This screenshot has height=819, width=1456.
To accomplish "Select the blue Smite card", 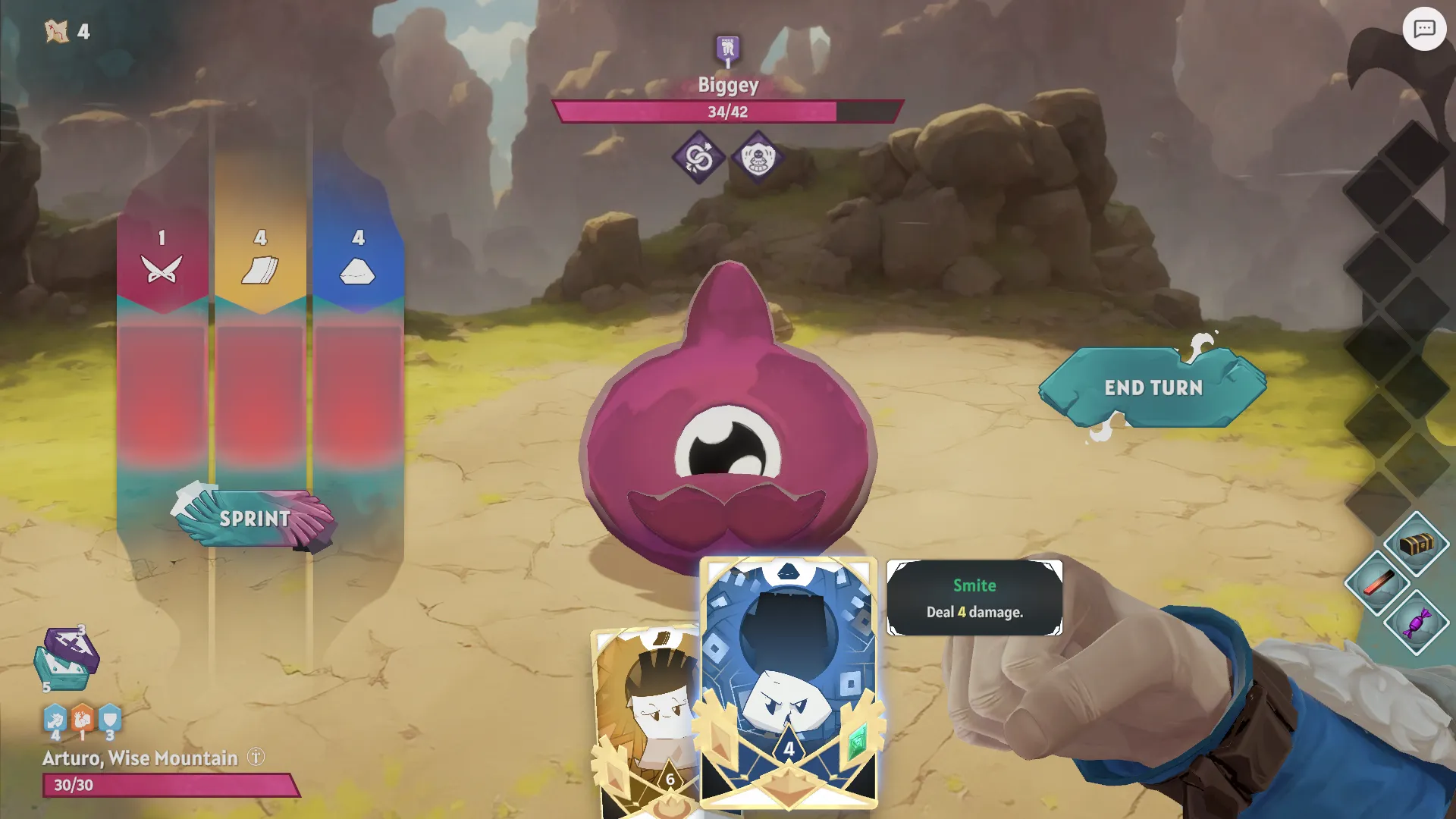I will pyautogui.click(x=789, y=682).
